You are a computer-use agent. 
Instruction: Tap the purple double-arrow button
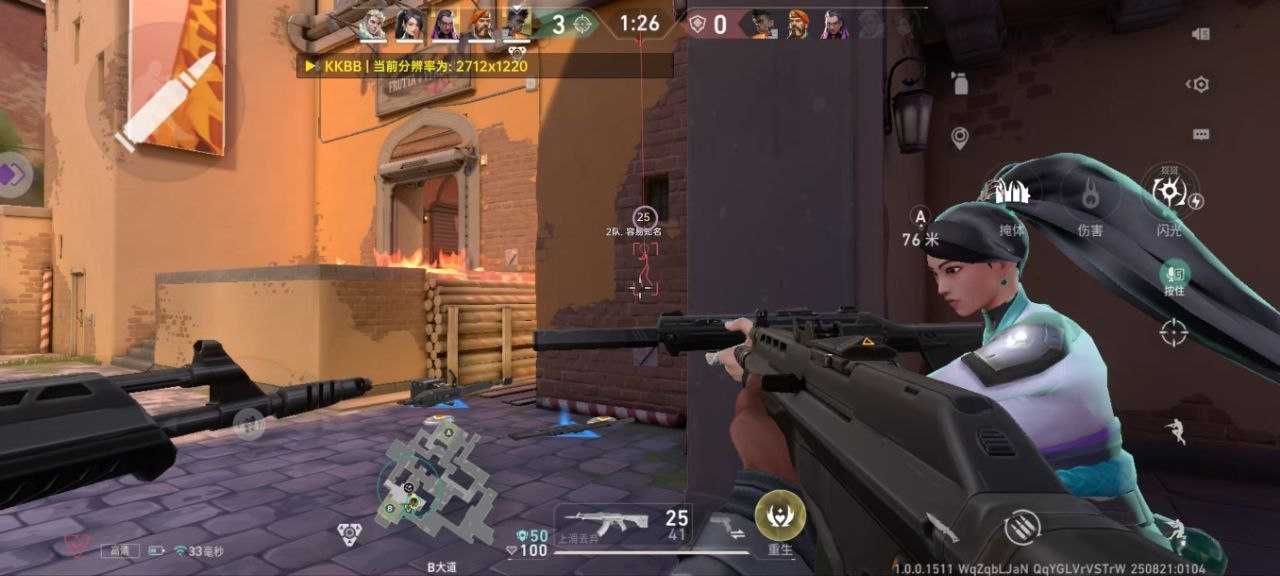click(12, 175)
